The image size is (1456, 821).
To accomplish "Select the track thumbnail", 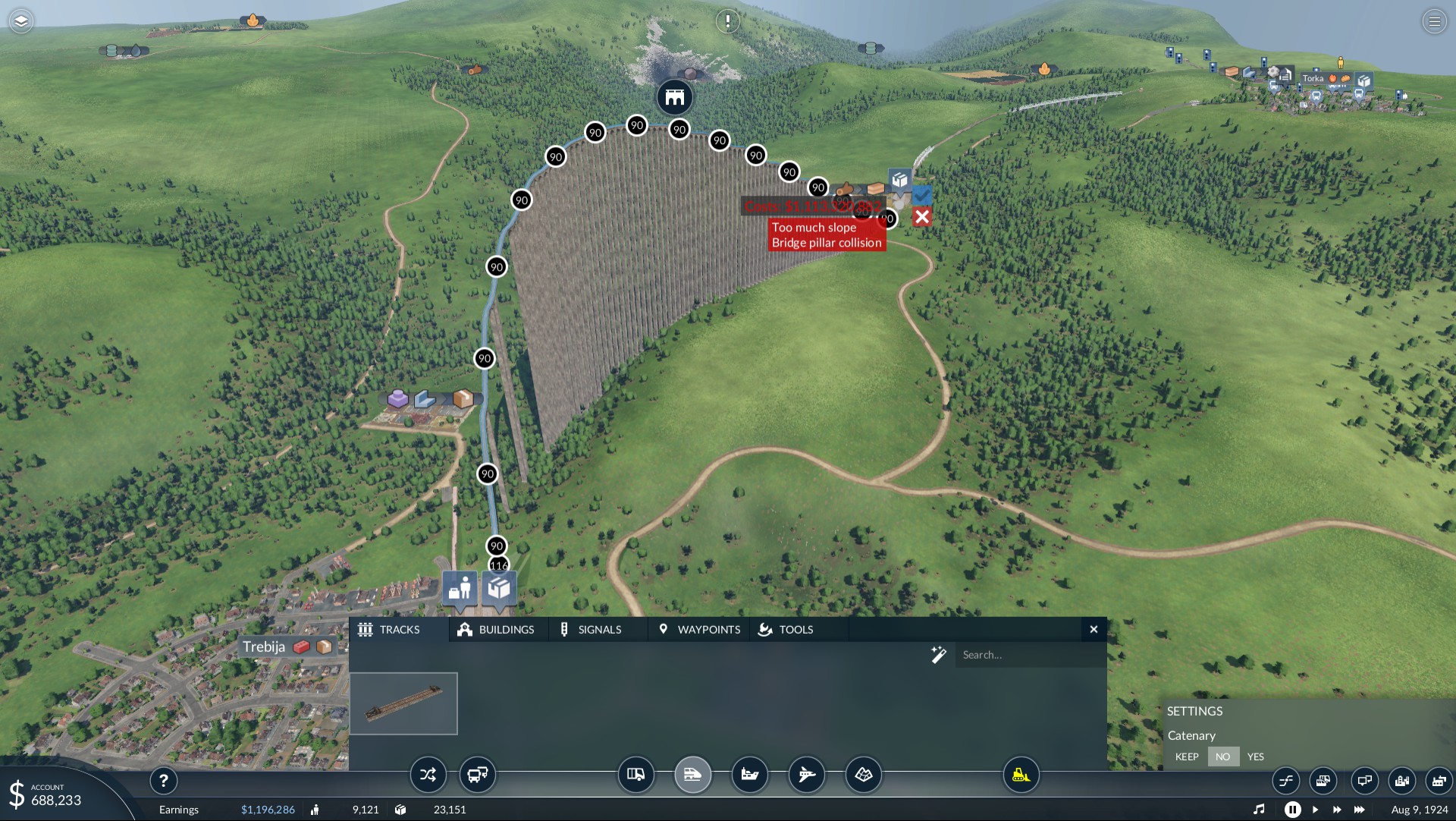I will coord(403,703).
